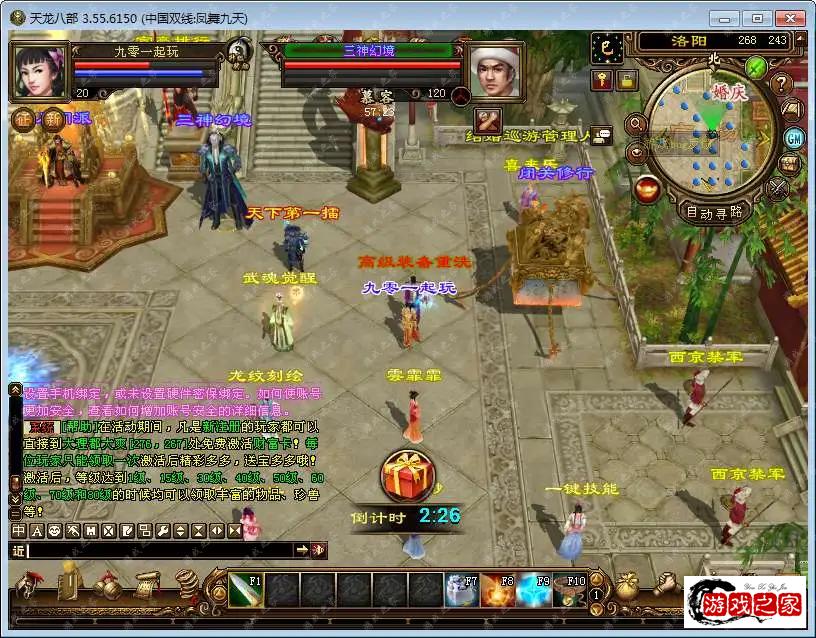Use the F7 hotbar slot item
The image size is (816, 638).
[x=461, y=590]
